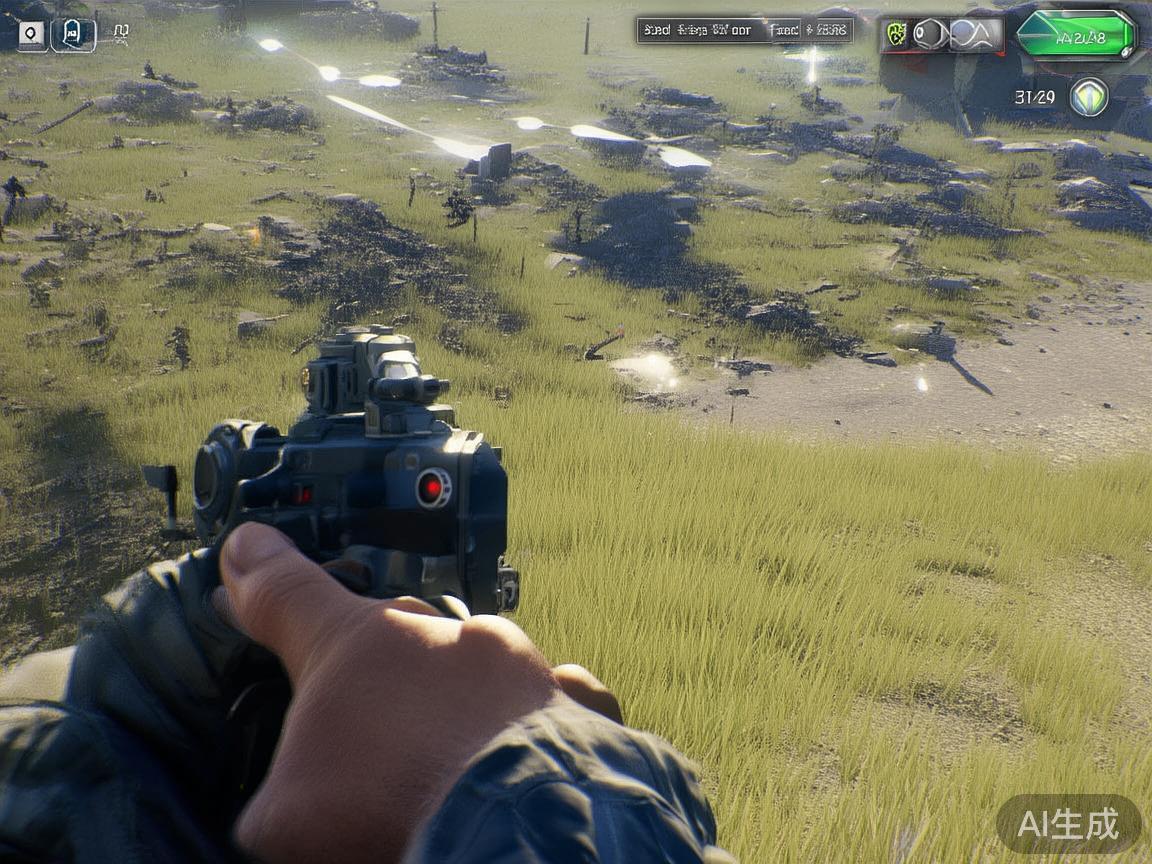Select the blue shield badge icon
This screenshot has height=864, width=1152.
pos(73,35)
